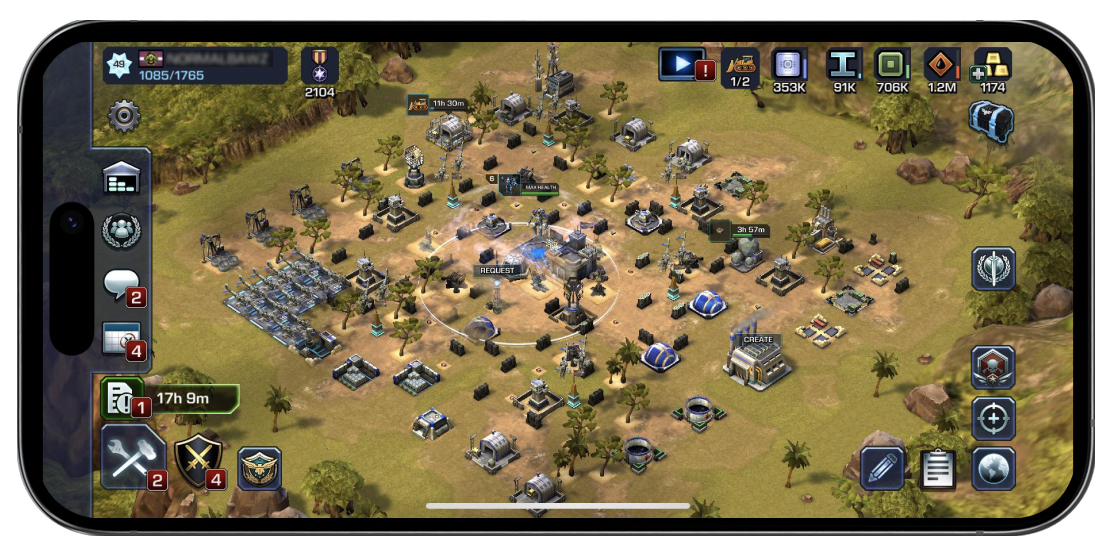1111x555 pixels.
Task: Open the chat speech bubble
Action: (x=122, y=285)
